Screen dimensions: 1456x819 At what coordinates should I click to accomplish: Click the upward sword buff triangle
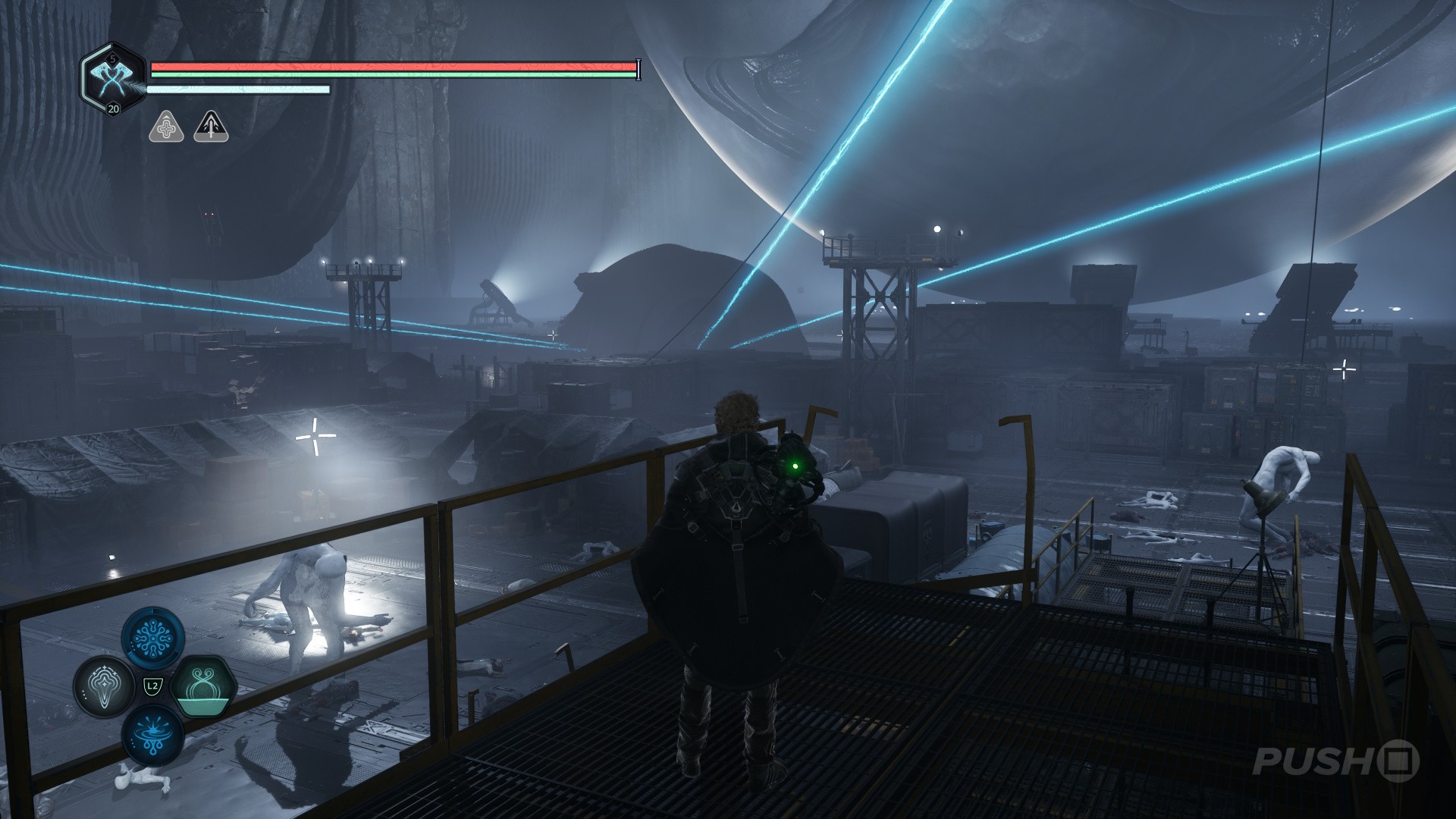click(211, 127)
